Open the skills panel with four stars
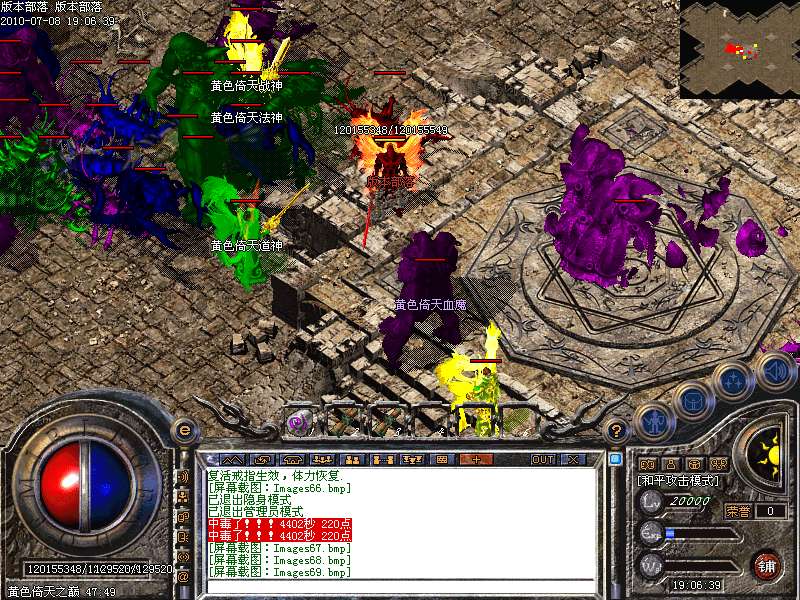The width and height of the screenshot is (800, 600). coord(732,380)
